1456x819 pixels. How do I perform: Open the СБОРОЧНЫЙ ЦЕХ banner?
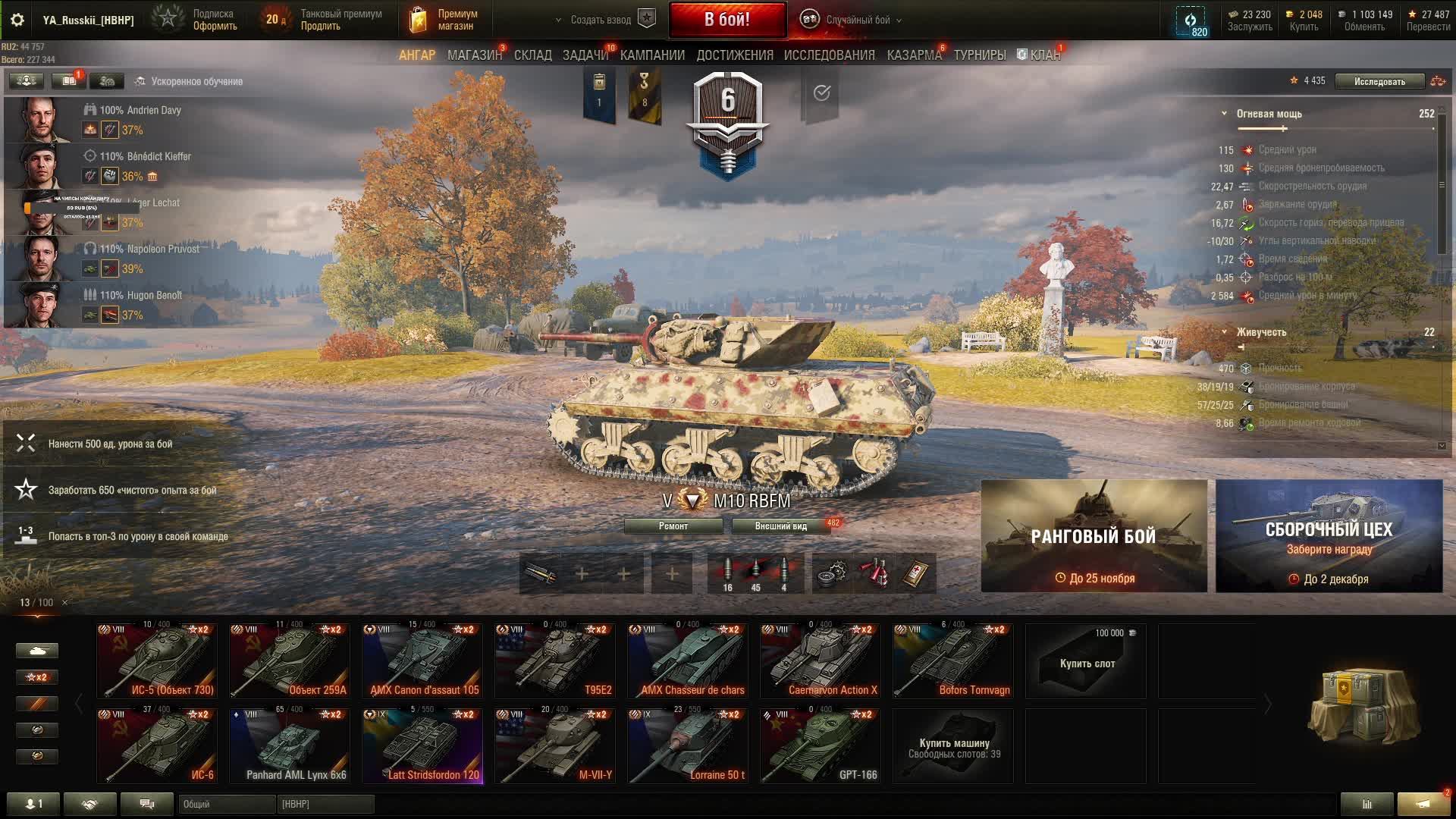tap(1329, 536)
